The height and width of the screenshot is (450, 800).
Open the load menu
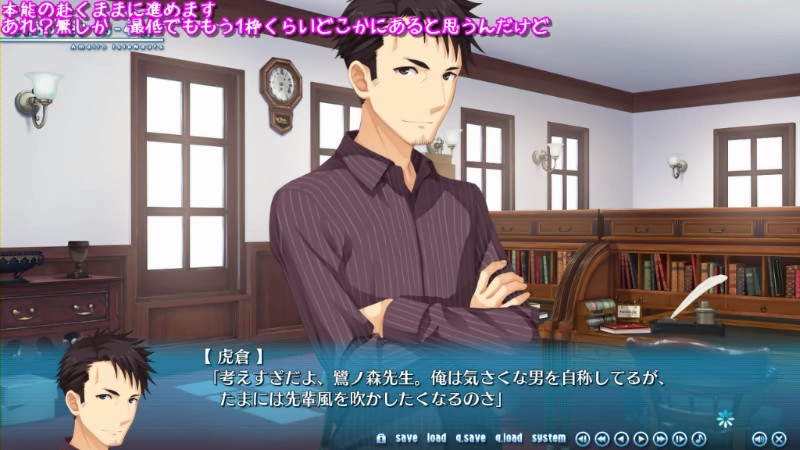click(436, 438)
